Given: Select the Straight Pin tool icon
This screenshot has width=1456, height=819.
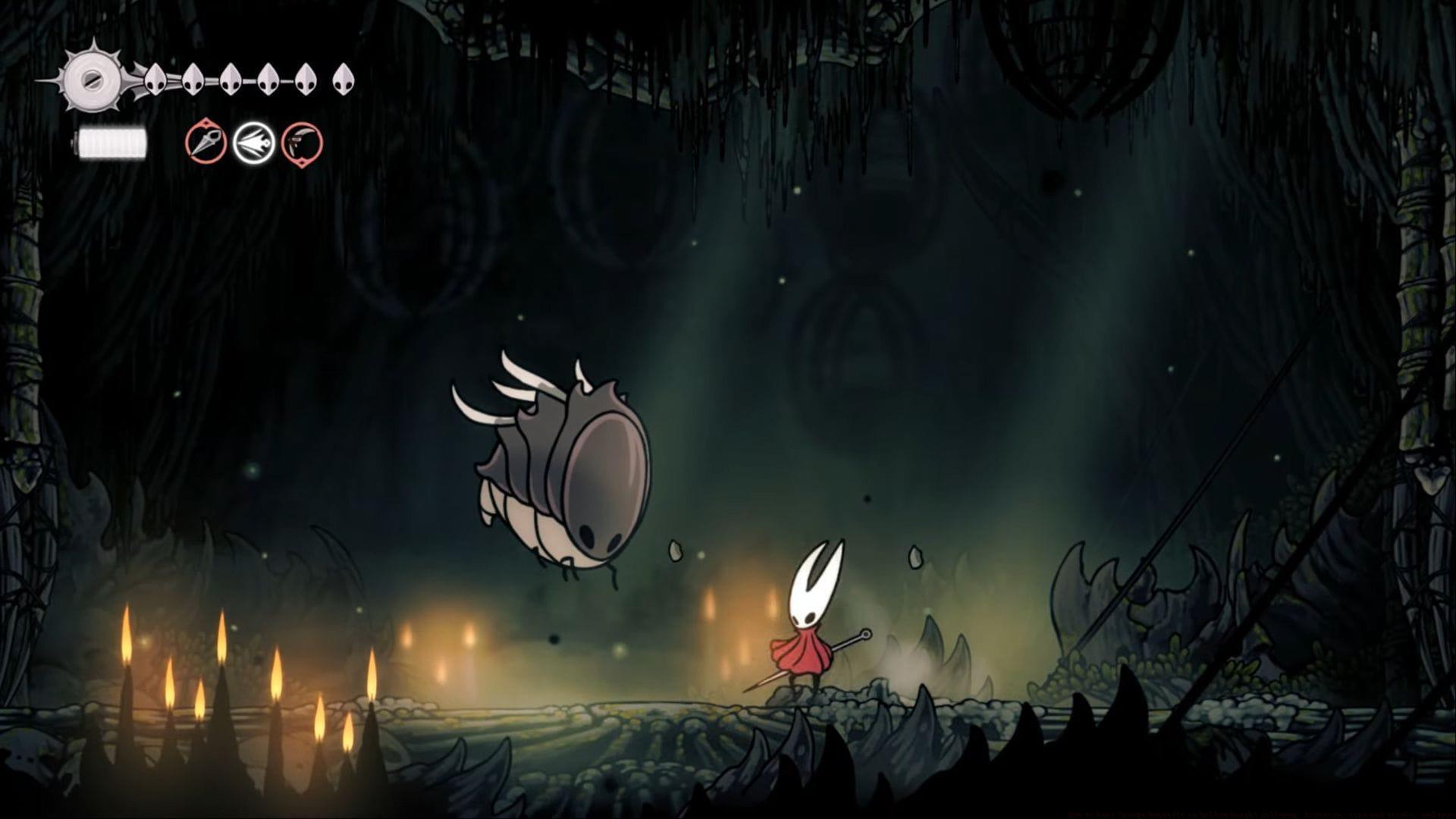Looking at the screenshot, I should (x=206, y=143).
